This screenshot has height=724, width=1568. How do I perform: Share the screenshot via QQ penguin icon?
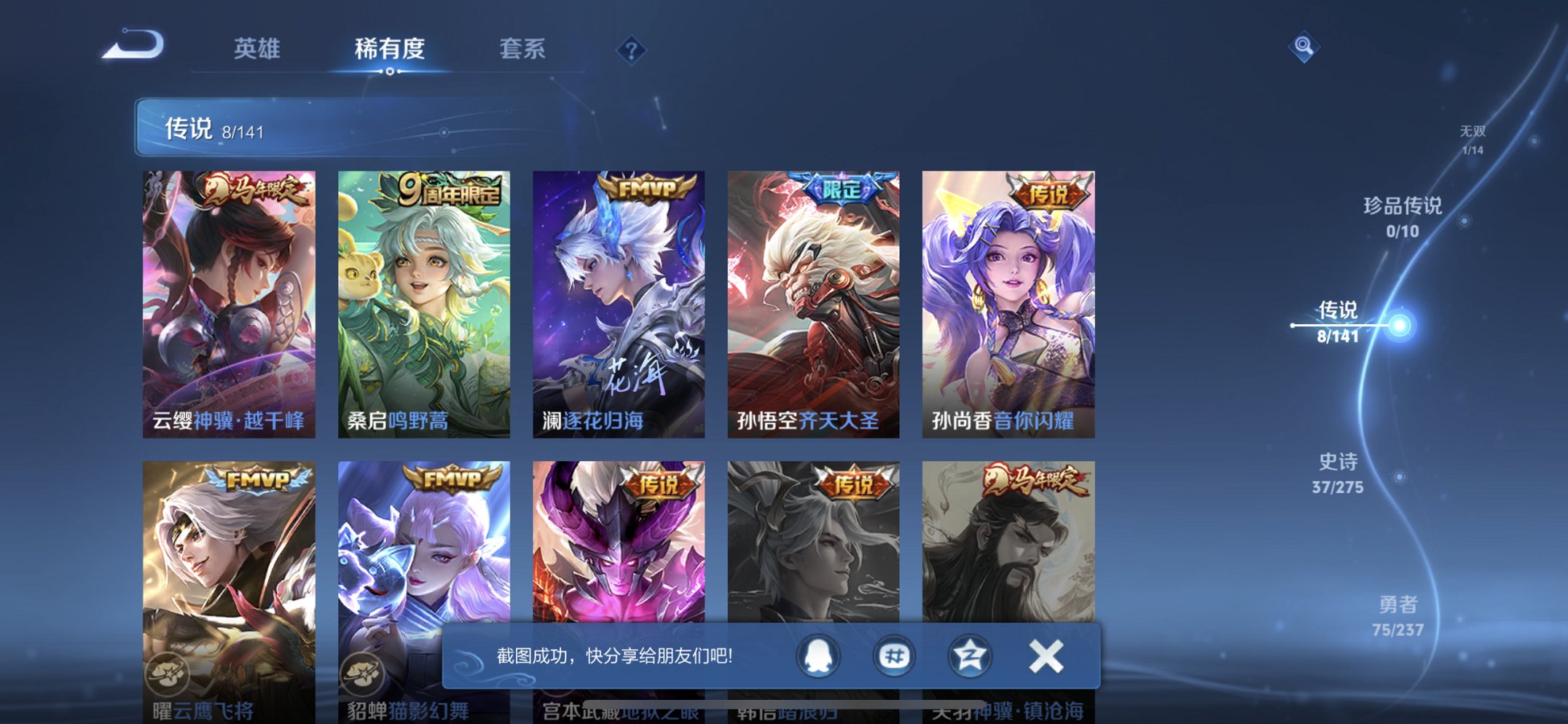[817, 656]
